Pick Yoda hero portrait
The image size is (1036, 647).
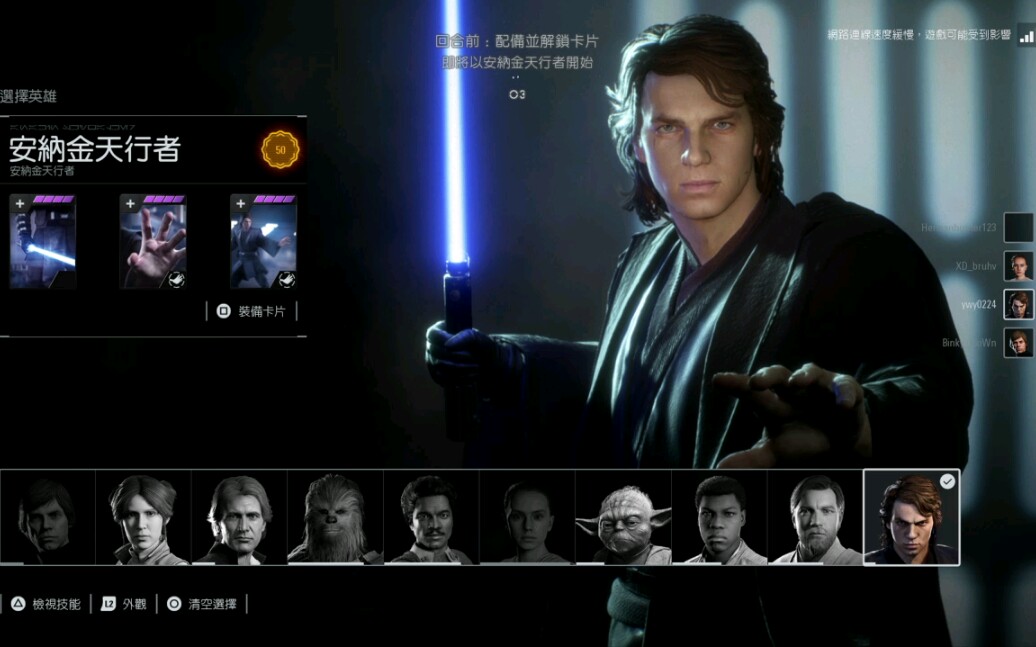point(623,518)
